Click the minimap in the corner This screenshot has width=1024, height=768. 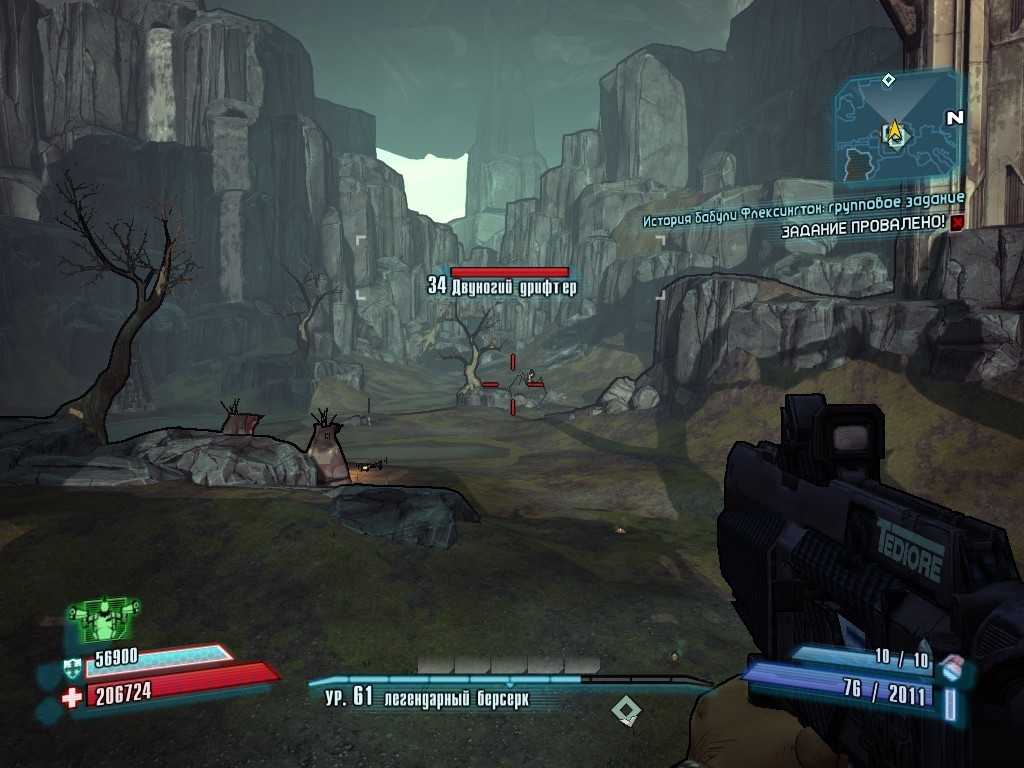coord(896,128)
